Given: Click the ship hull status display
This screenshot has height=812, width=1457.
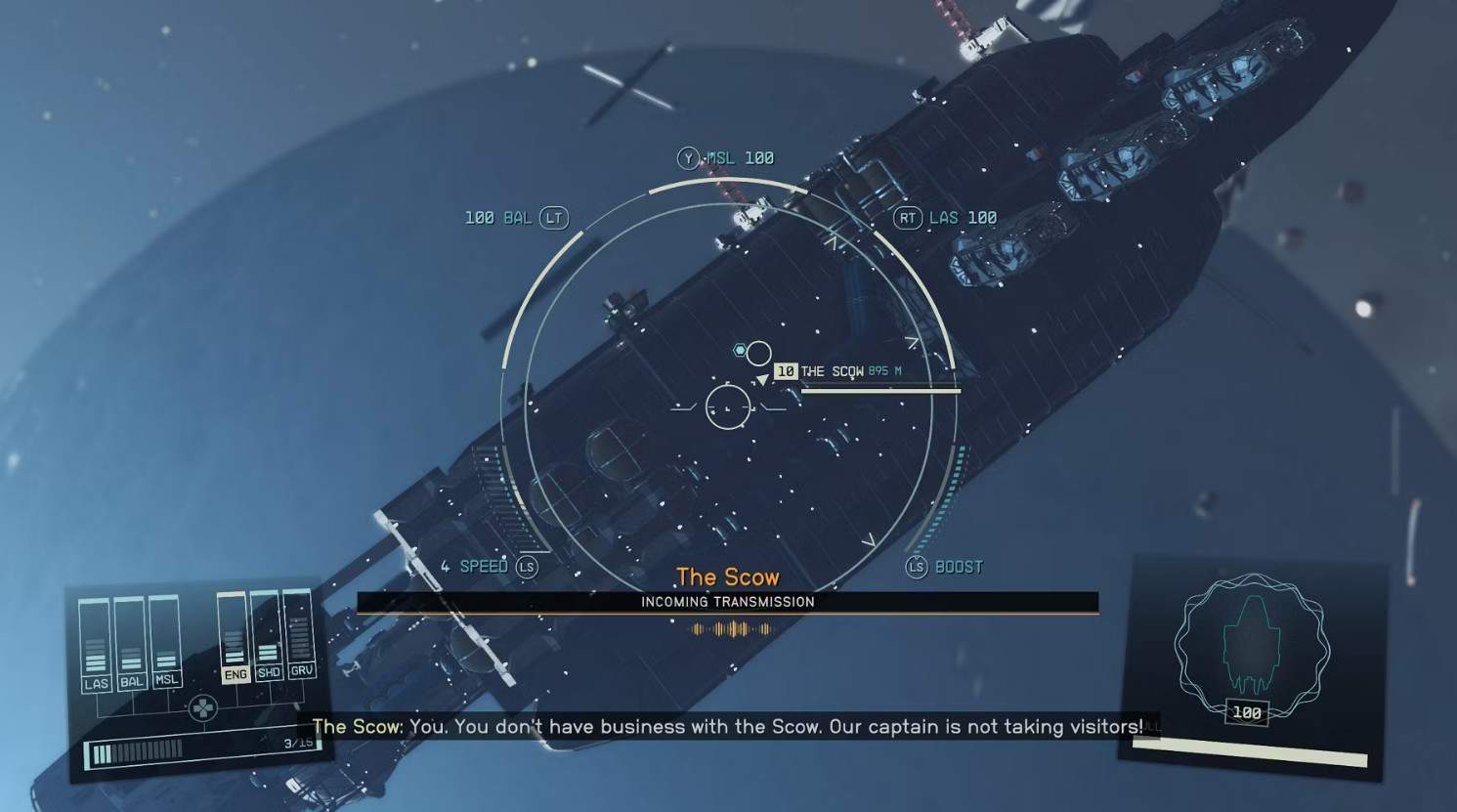Looking at the screenshot, I should pos(1251,649).
